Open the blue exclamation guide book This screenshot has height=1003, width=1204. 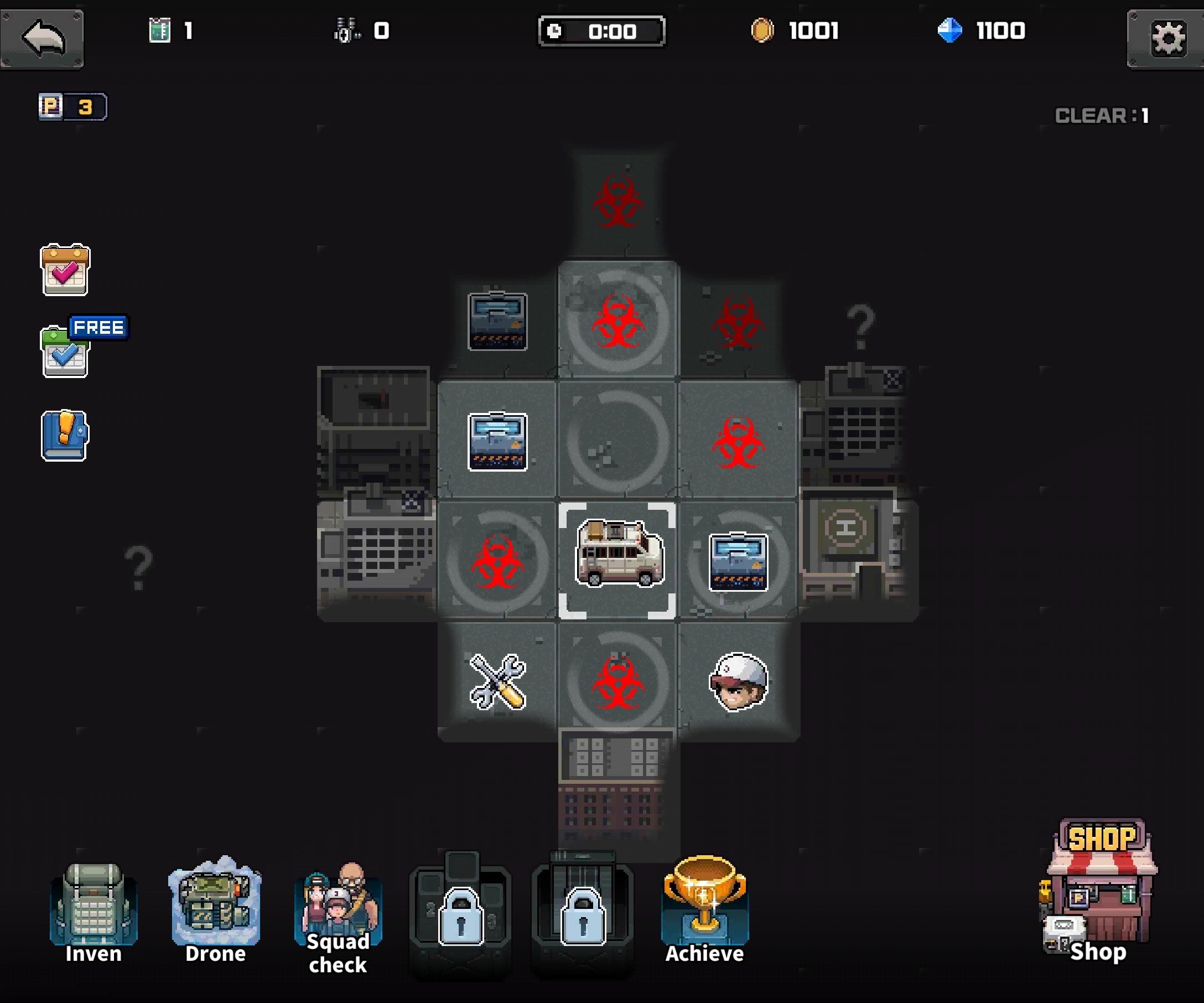pyautogui.click(x=65, y=435)
